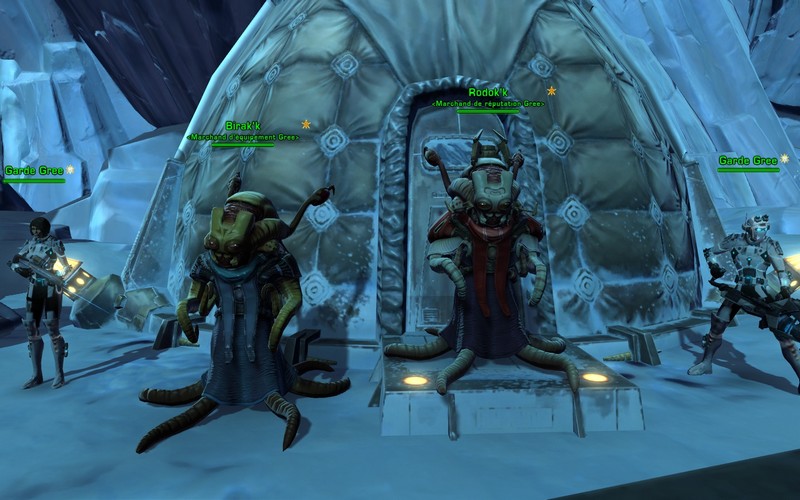Select the Rodok'k reputation vendor nameplate
This screenshot has height=500, width=800.
pyautogui.click(x=488, y=93)
